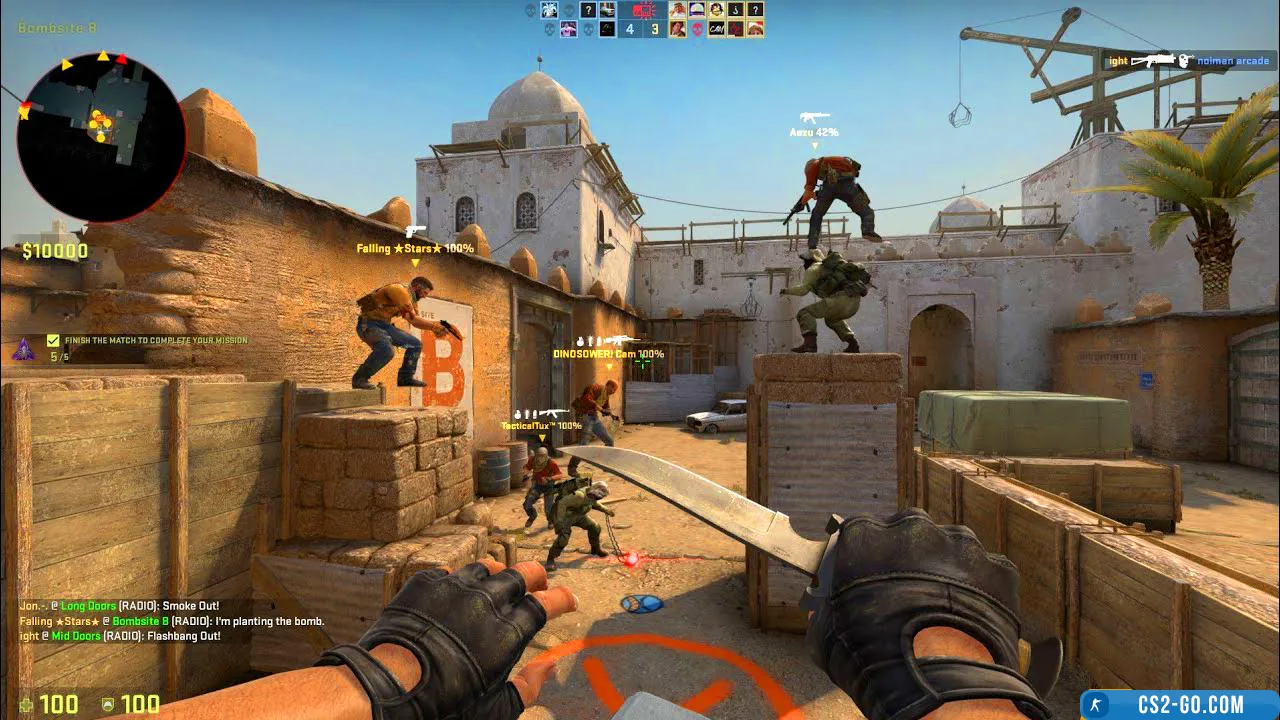This screenshot has height=720, width=1280.
Task: Open the CS2-GO.COM watermark link
Action: pyautogui.click(x=1180, y=705)
